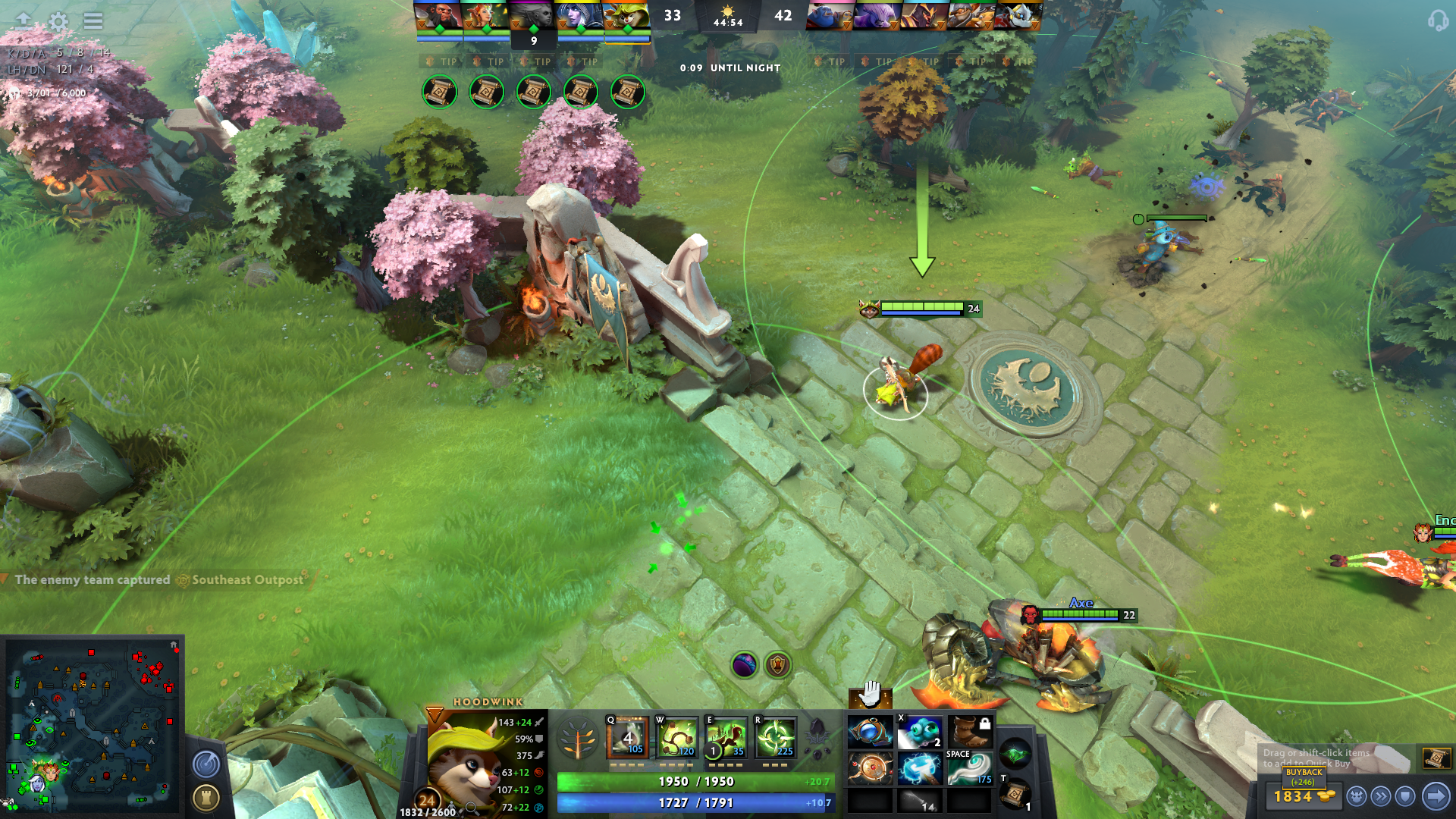Image resolution: width=1456 pixels, height=819 pixels.
Task: Select Drow Ranger's portrait in the top bar
Action: [579, 16]
